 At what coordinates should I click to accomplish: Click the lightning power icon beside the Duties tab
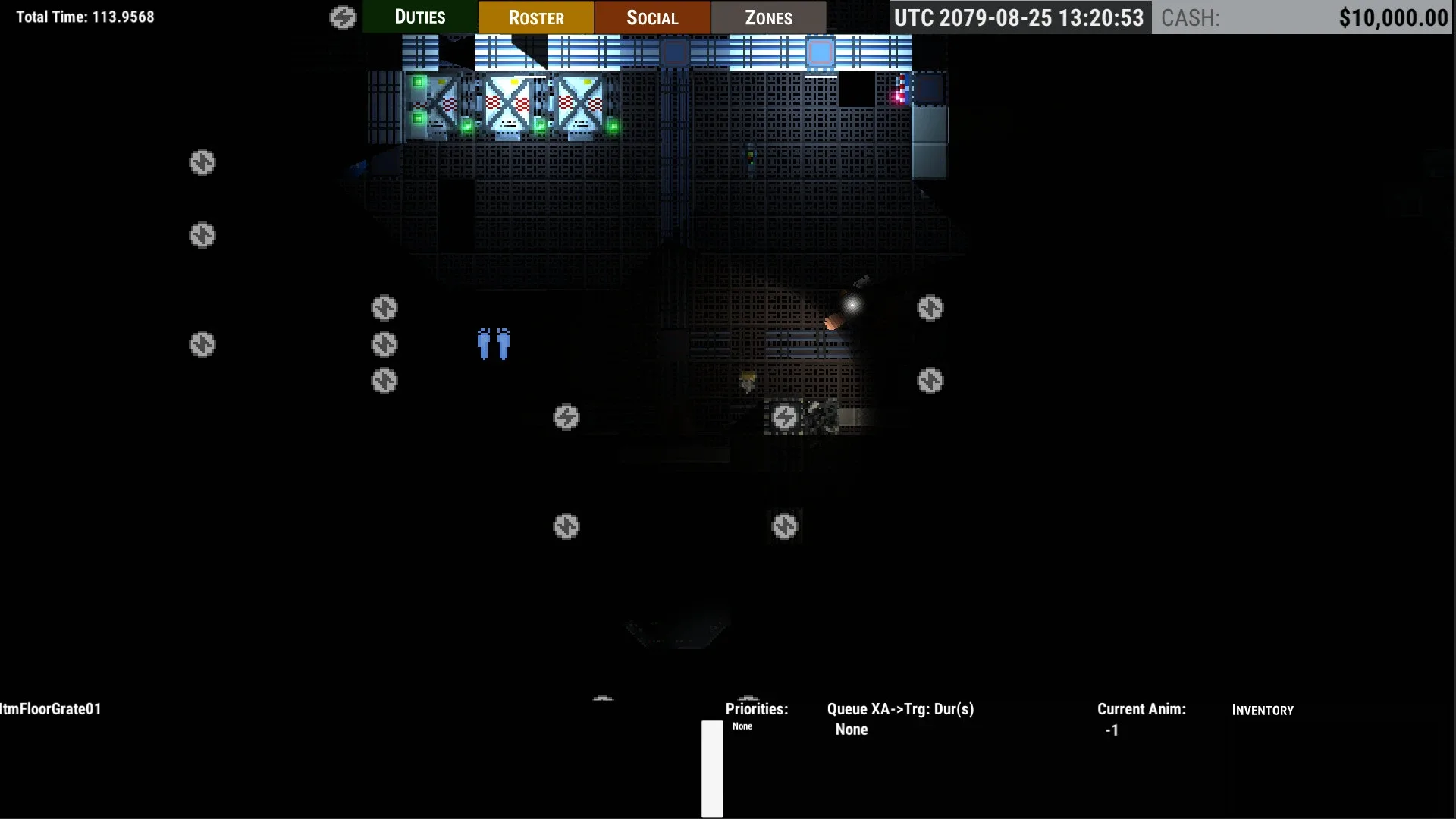(x=344, y=17)
